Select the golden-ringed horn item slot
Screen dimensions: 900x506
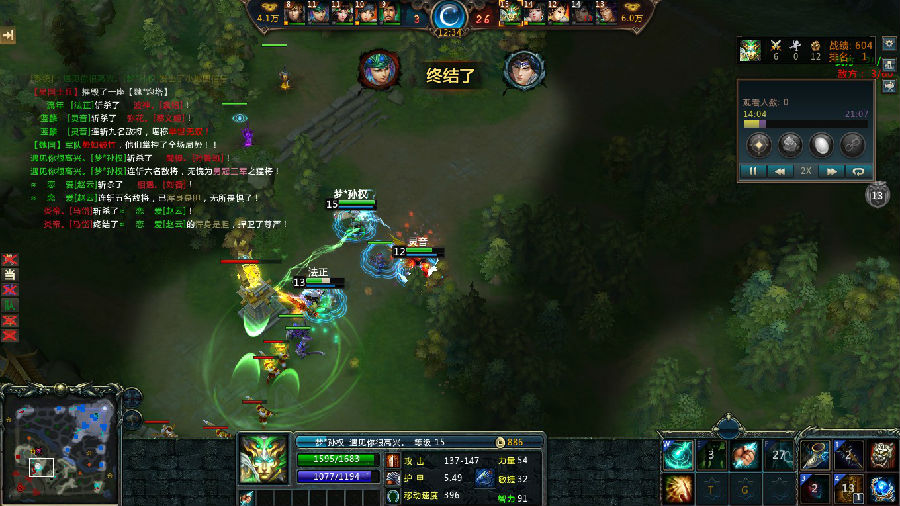(x=815, y=455)
